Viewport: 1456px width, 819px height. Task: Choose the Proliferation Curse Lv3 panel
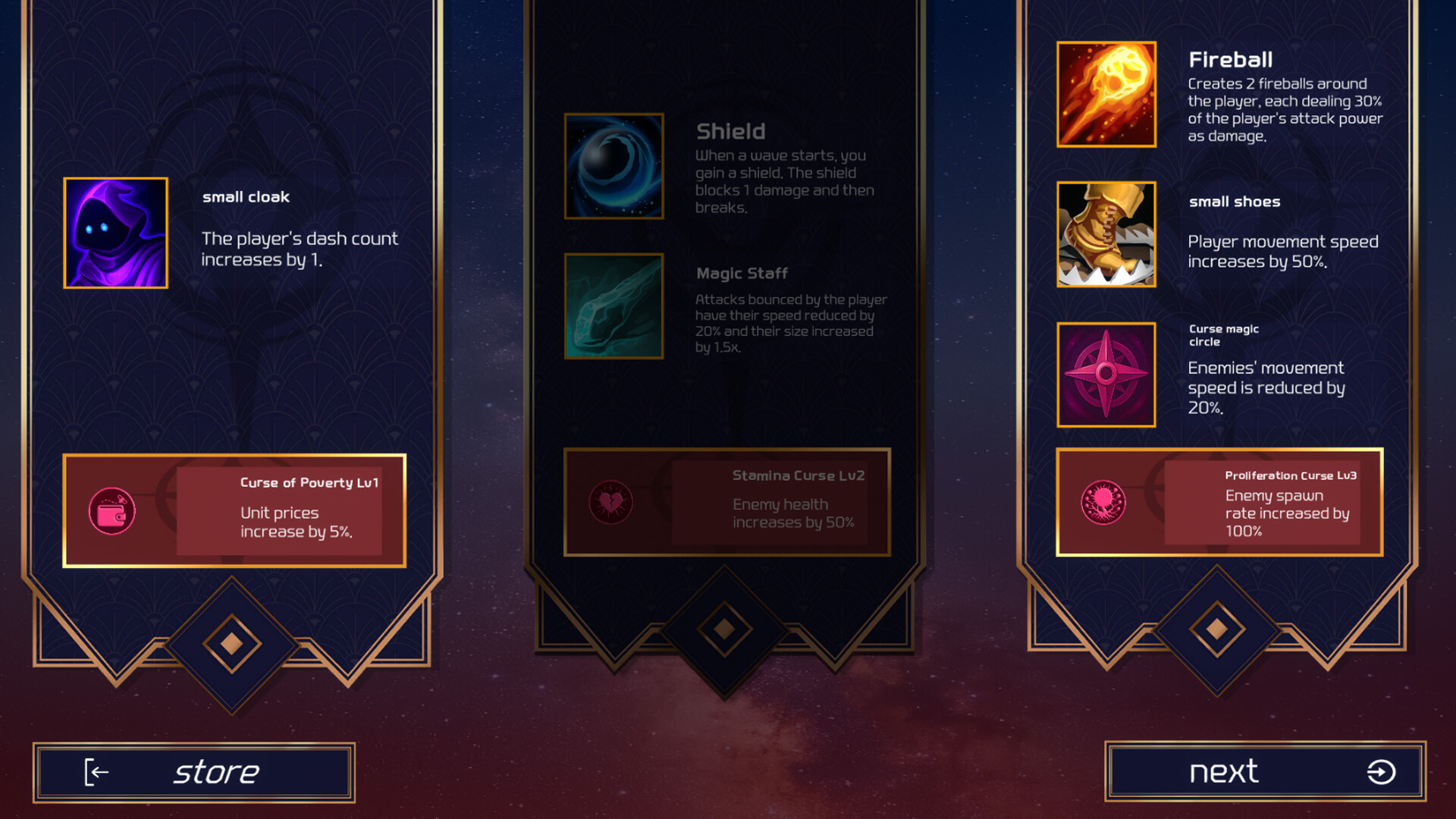[1219, 502]
